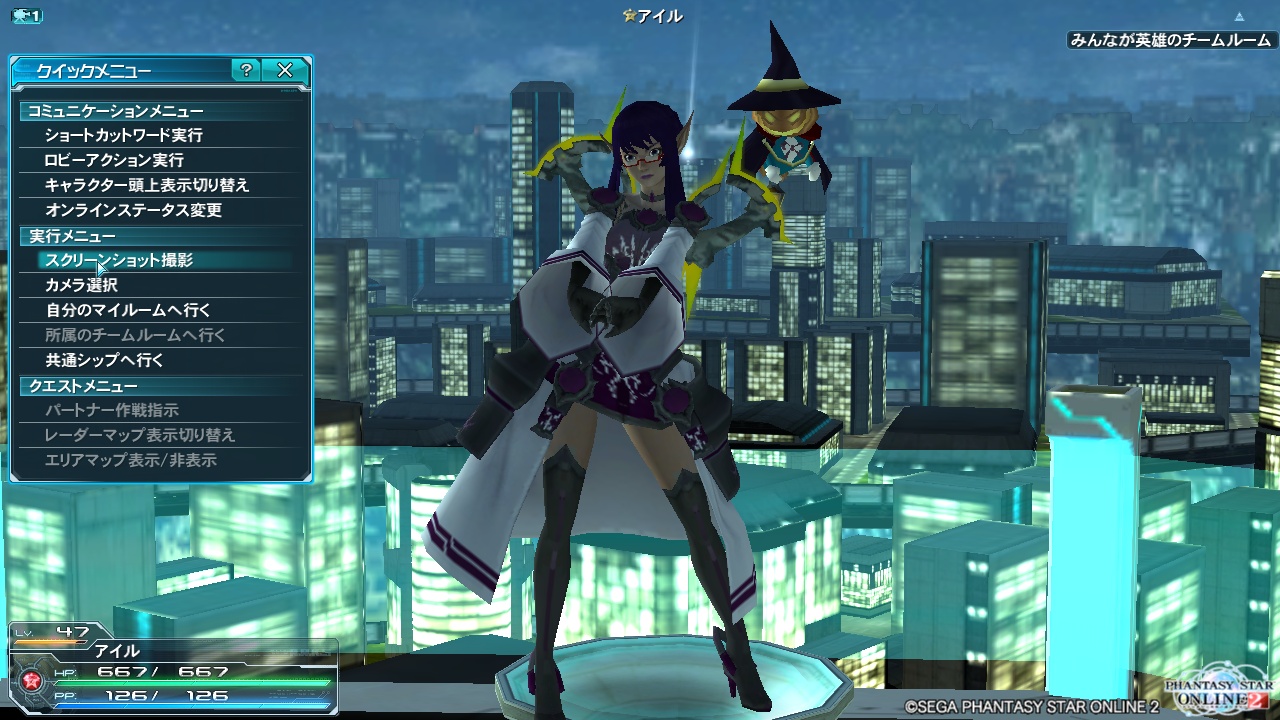Close the クイックメニュー window
Image resolution: width=1280 pixels, height=720 pixels.
[285, 70]
